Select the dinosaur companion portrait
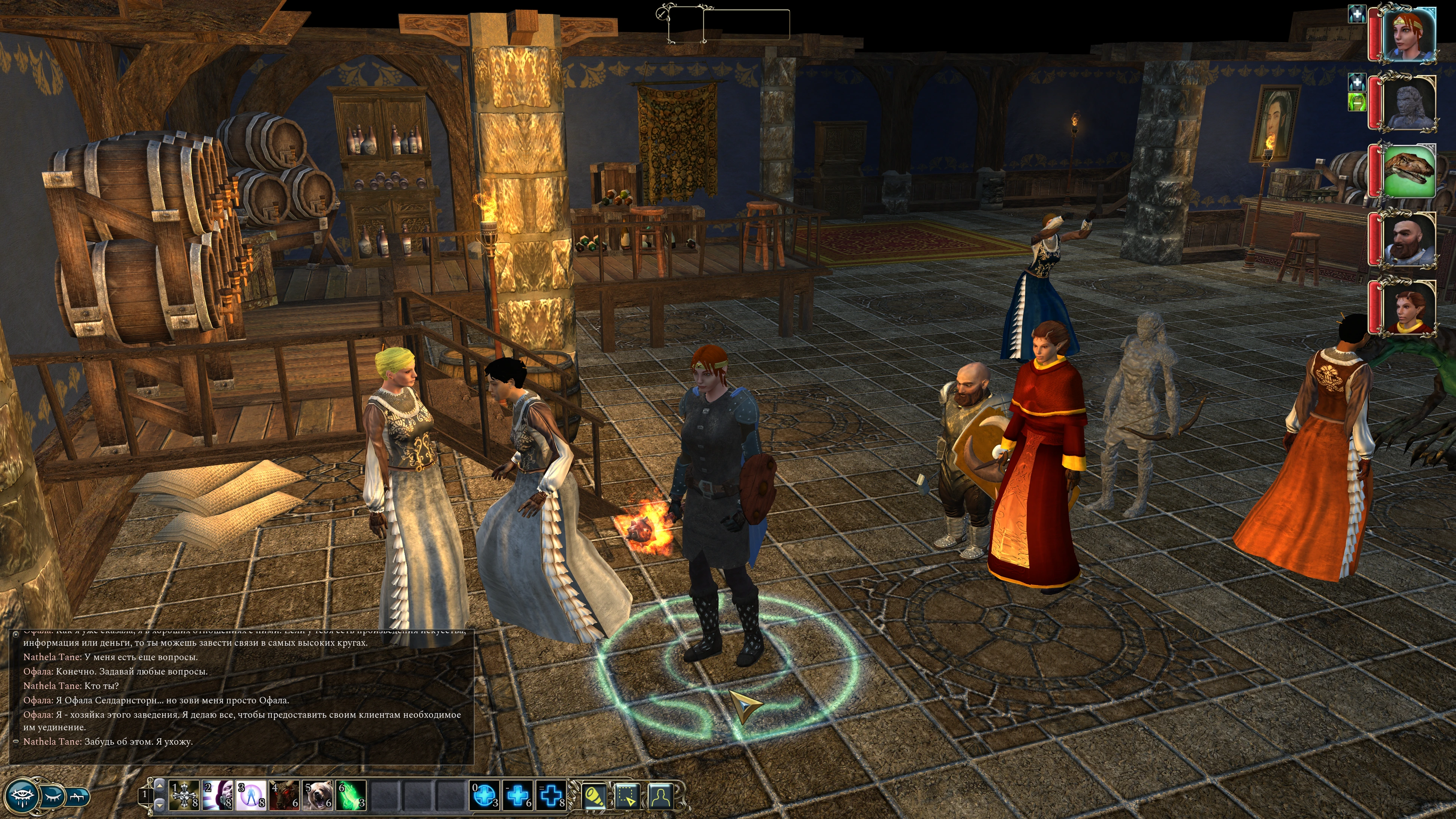Image resolution: width=1456 pixels, height=819 pixels. click(x=1408, y=171)
